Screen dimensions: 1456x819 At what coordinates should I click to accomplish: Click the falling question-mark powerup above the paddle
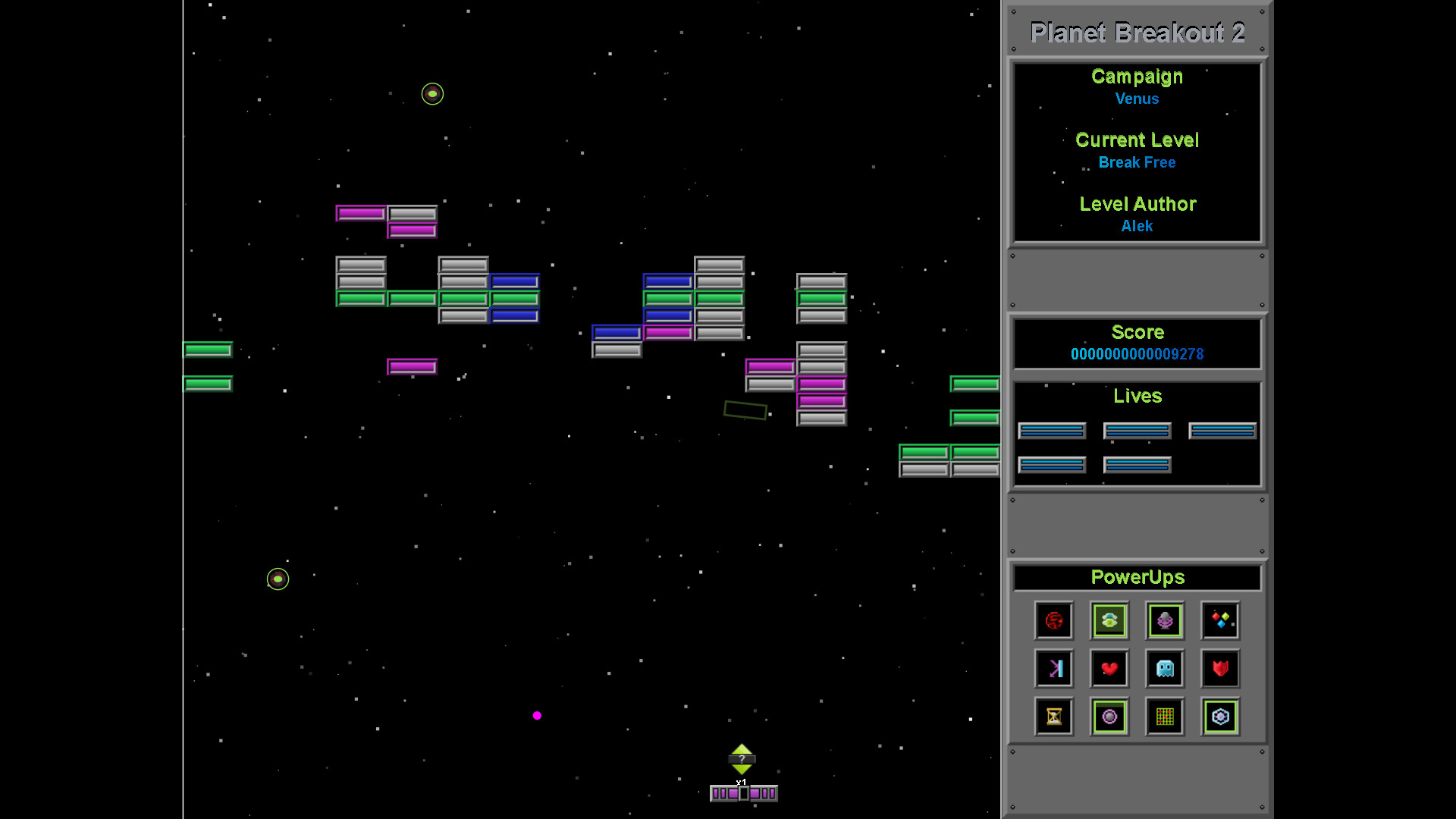coord(742,760)
